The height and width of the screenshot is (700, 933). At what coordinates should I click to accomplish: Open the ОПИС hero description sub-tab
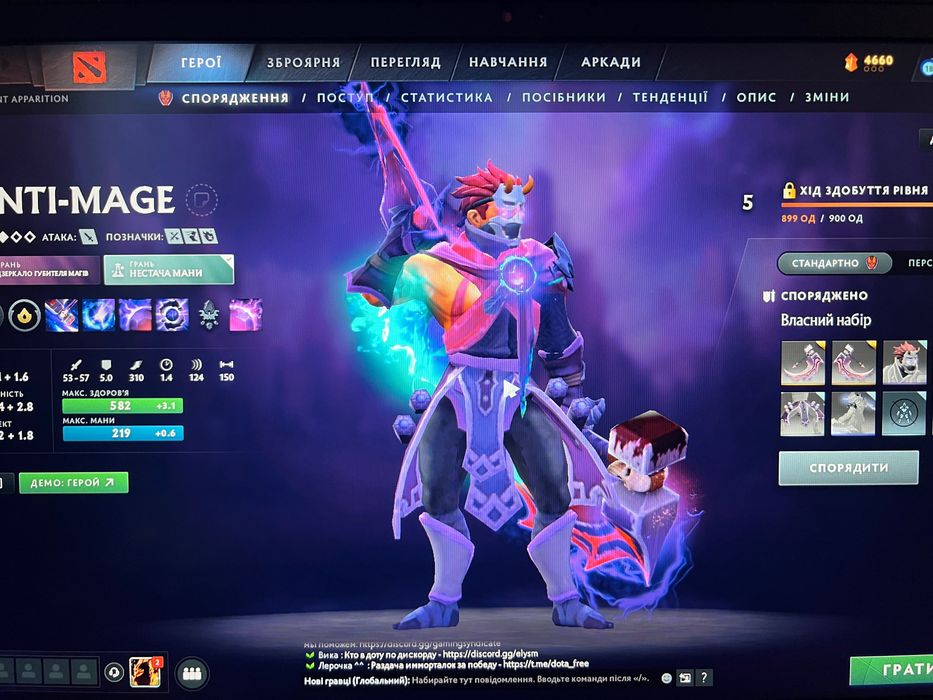[756, 98]
